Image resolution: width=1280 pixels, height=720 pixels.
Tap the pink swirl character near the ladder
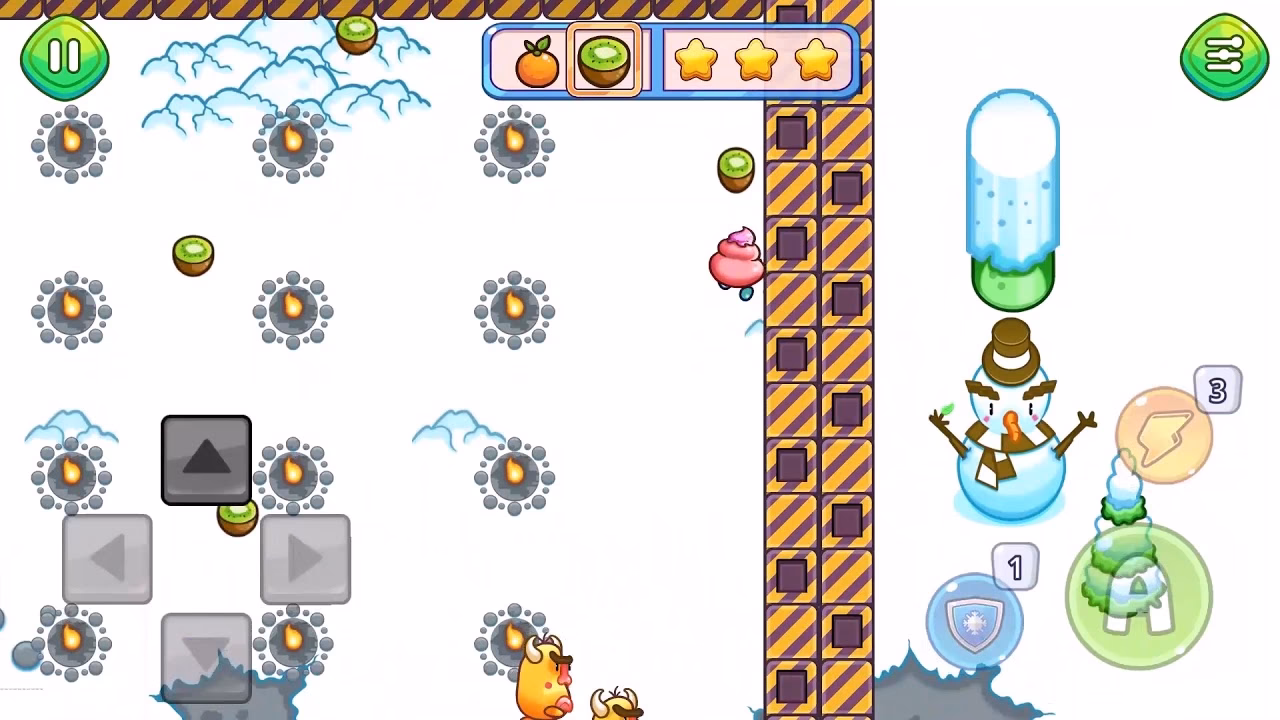pos(738,258)
